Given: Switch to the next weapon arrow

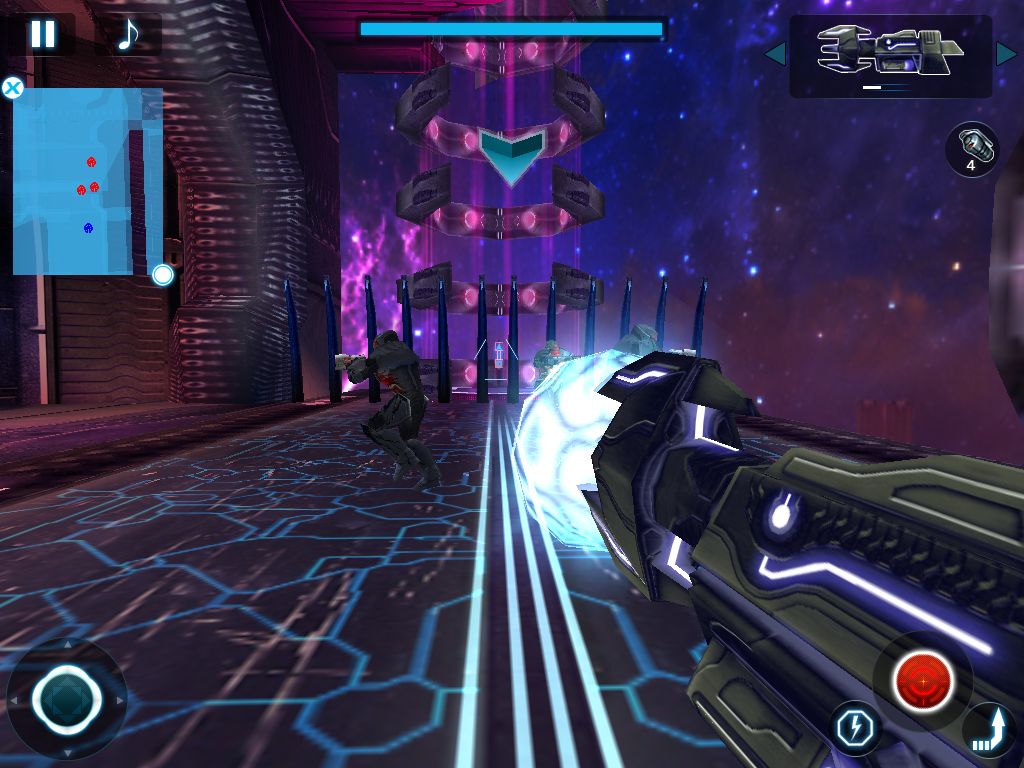Looking at the screenshot, I should pos(1006,55).
